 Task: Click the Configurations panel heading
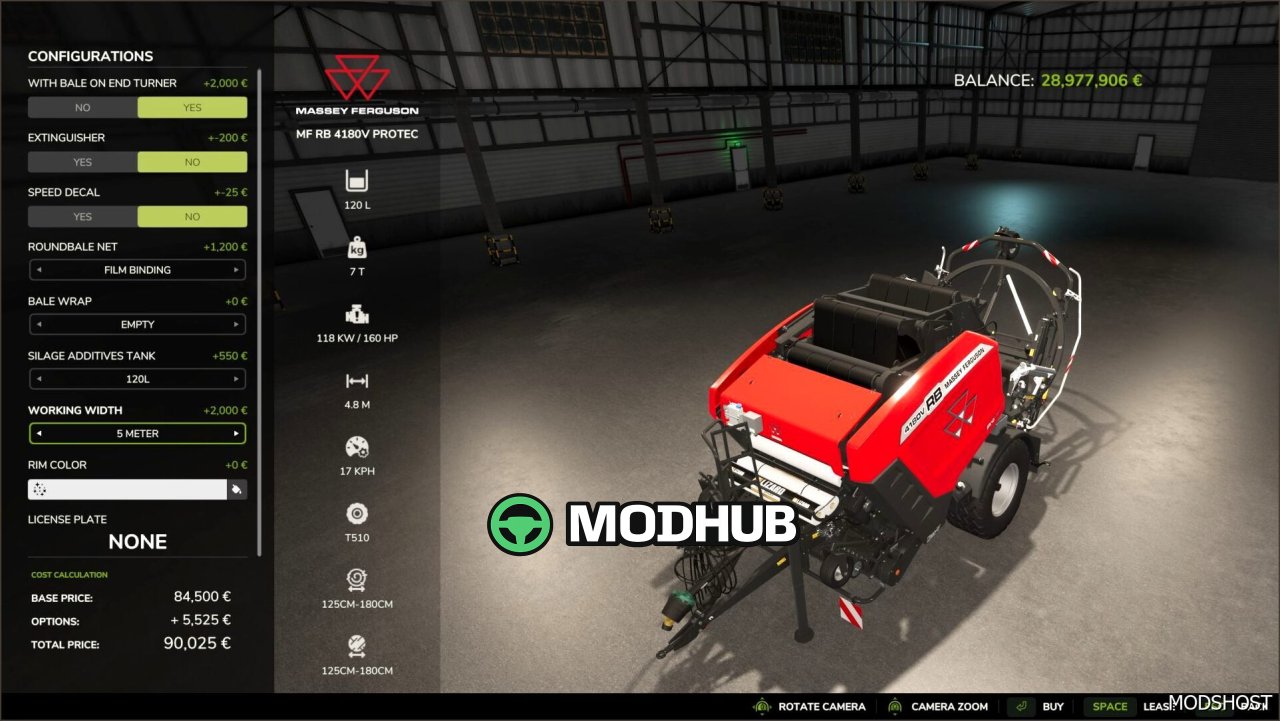coord(91,56)
